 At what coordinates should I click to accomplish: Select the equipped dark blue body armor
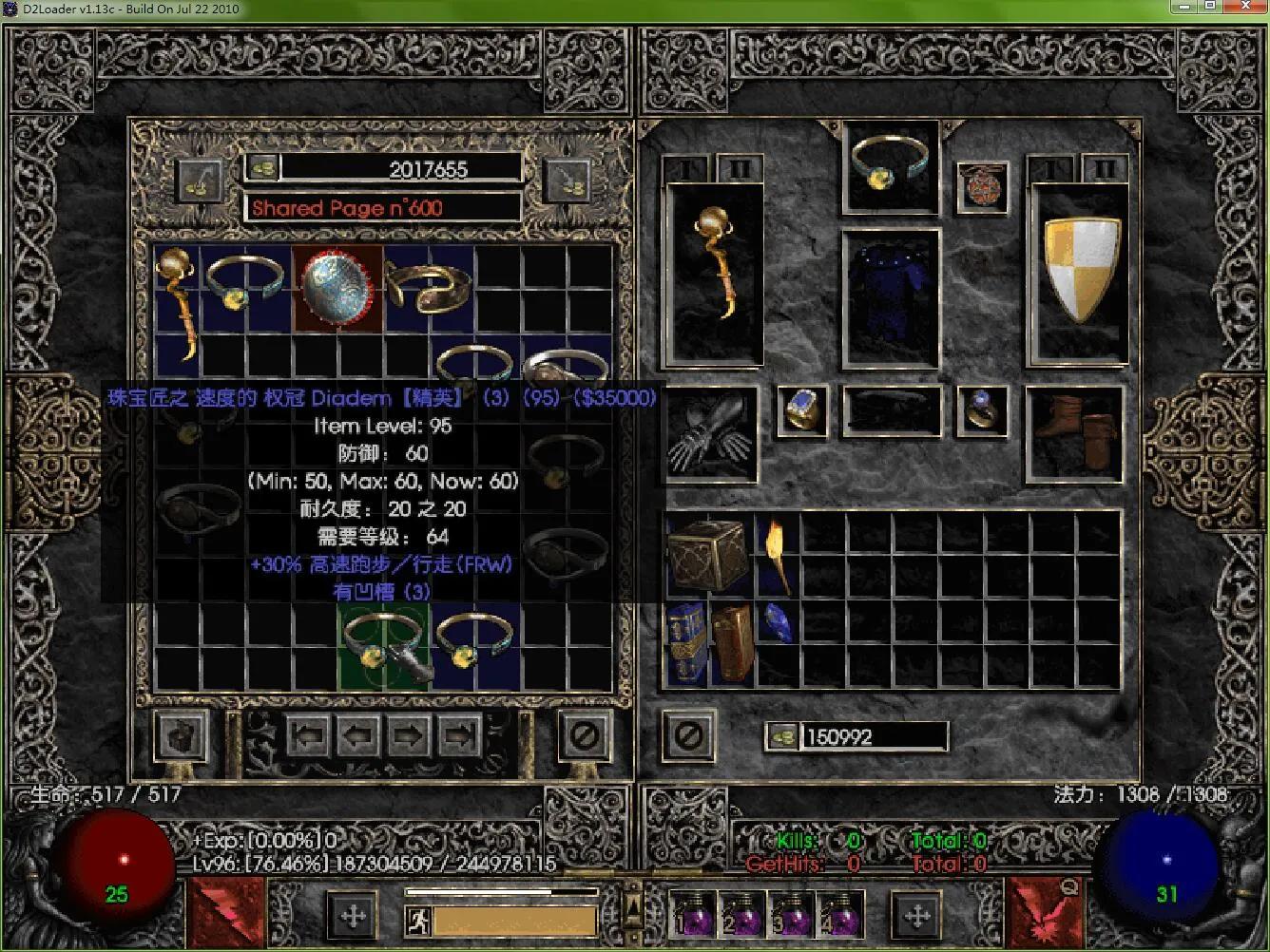(891, 297)
